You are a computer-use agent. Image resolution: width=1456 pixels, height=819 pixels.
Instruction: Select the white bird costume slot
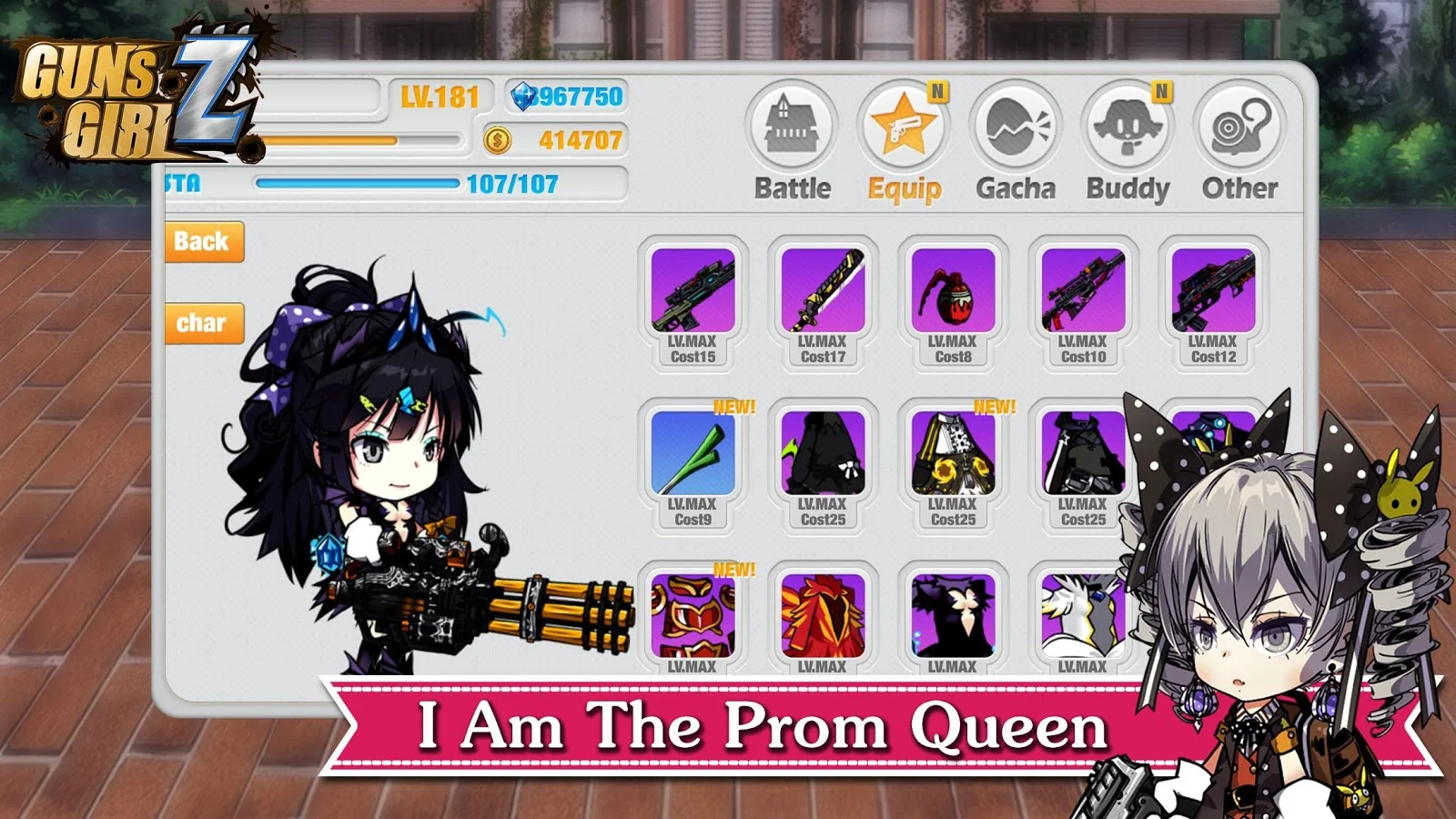point(1081,619)
